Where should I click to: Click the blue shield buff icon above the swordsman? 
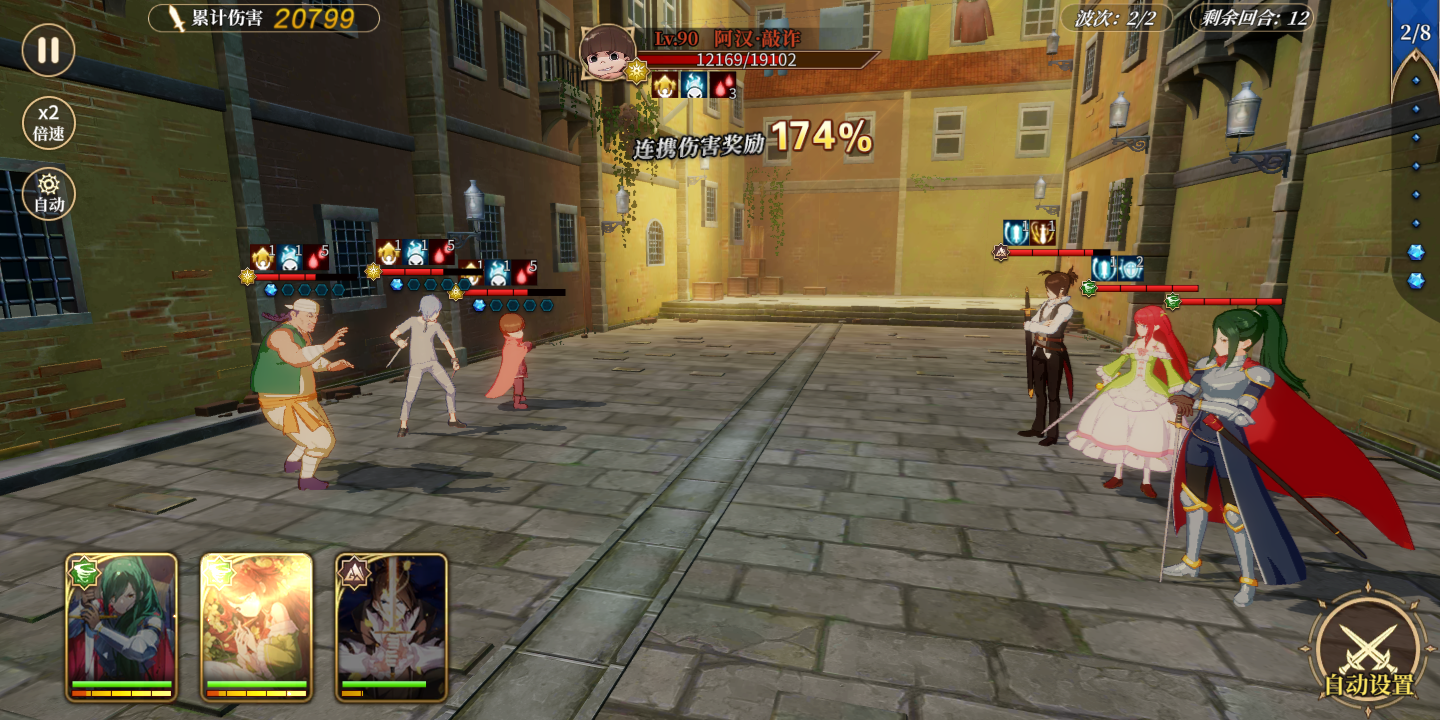(1131, 270)
